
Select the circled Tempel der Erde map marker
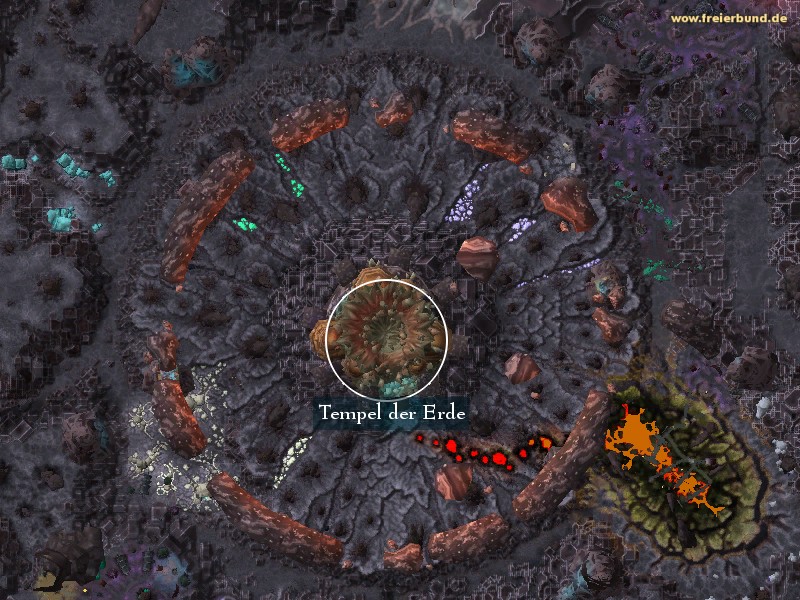386,338
